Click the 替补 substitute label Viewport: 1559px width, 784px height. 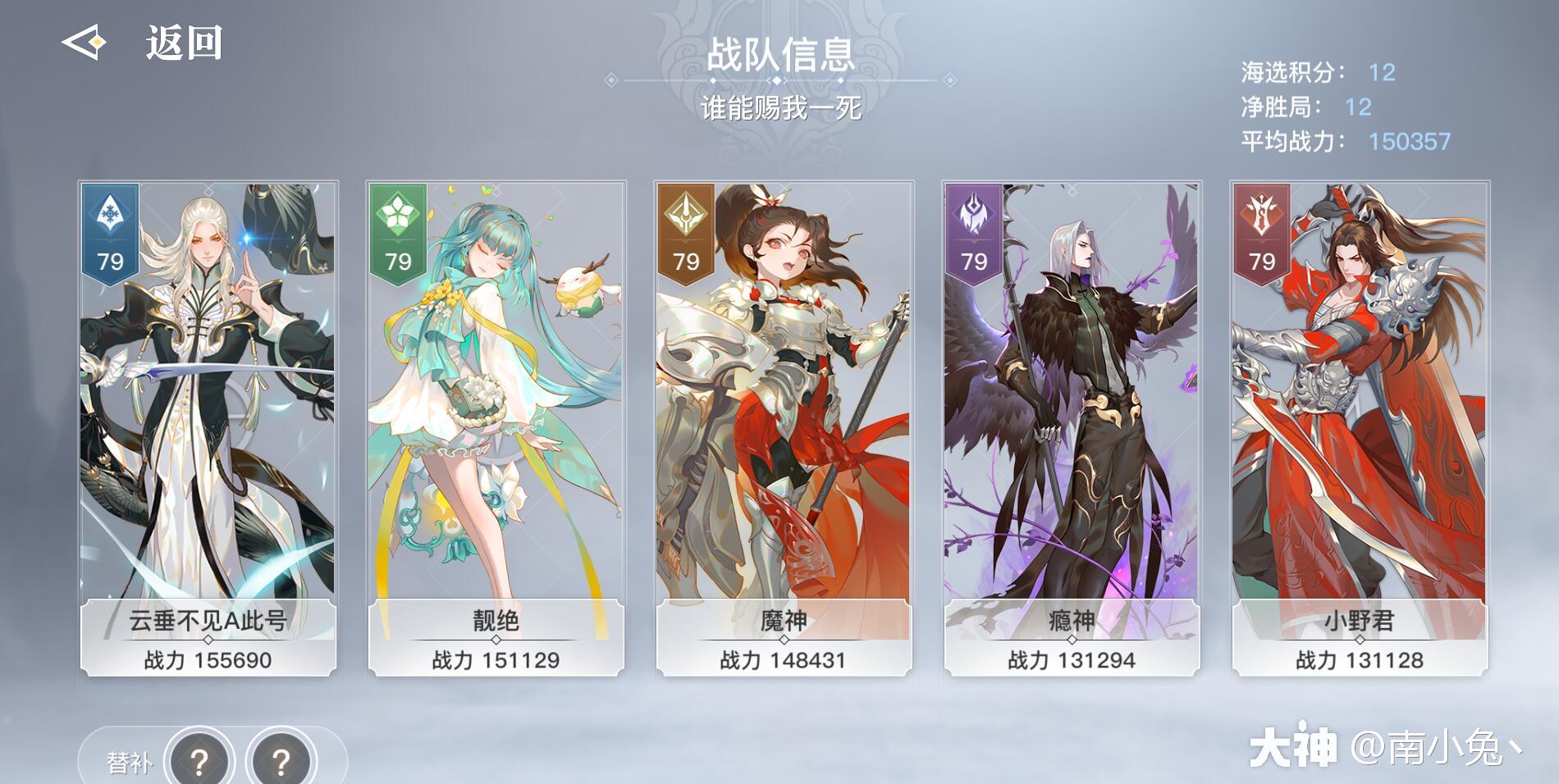[131, 759]
